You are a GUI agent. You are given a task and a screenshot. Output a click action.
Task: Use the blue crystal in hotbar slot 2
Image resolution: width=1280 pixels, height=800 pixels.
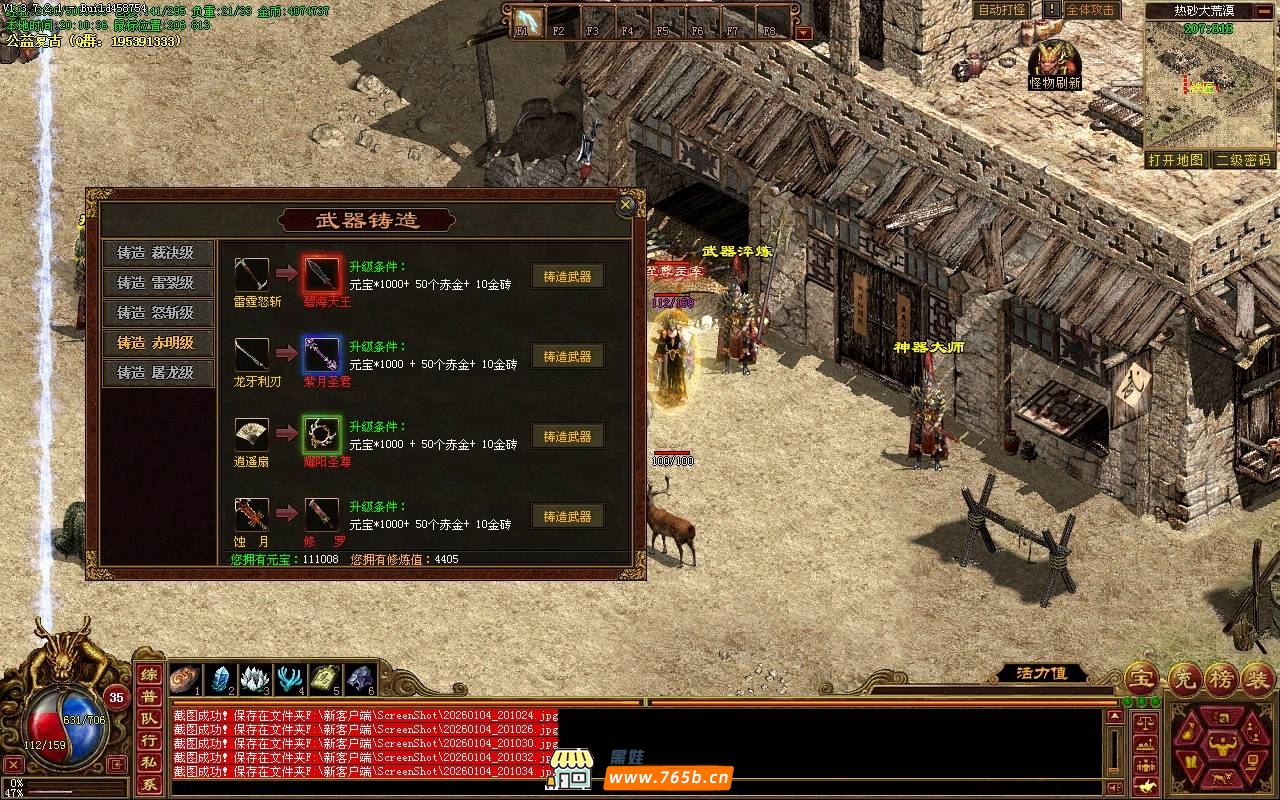[x=220, y=679]
